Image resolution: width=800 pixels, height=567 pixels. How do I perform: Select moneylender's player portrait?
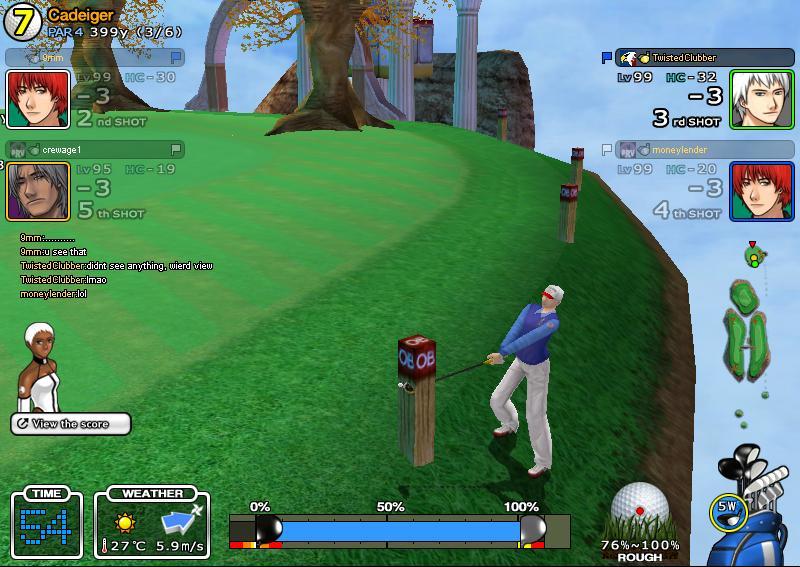[x=762, y=190]
